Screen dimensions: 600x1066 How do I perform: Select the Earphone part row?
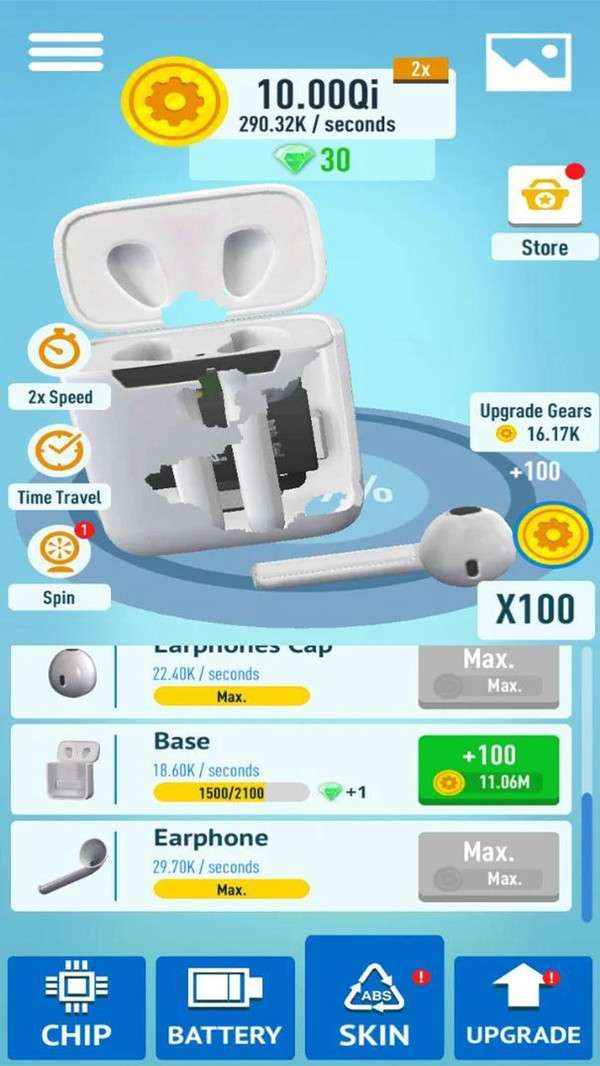(230, 866)
